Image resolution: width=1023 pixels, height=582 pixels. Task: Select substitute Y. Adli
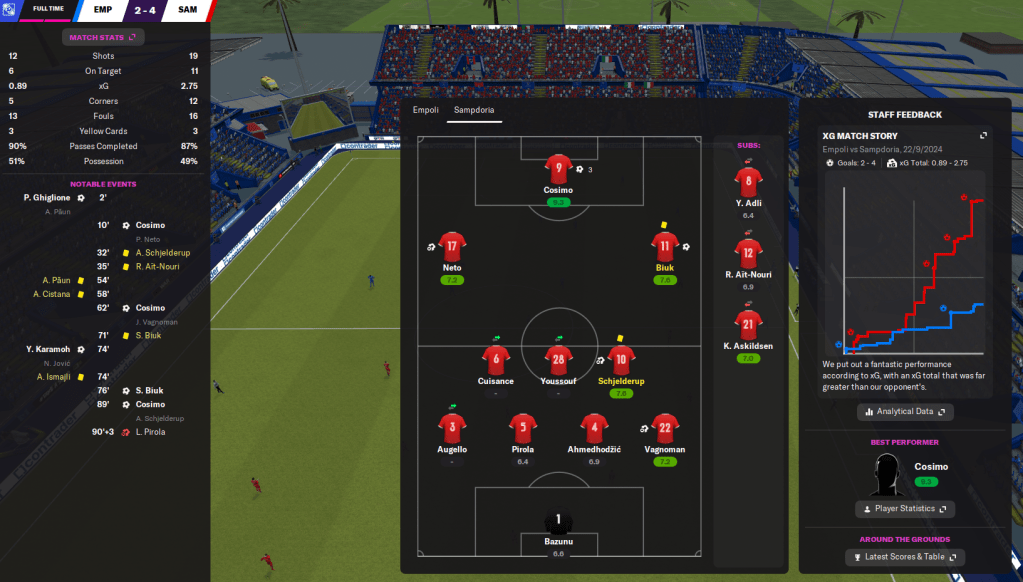pos(749,182)
